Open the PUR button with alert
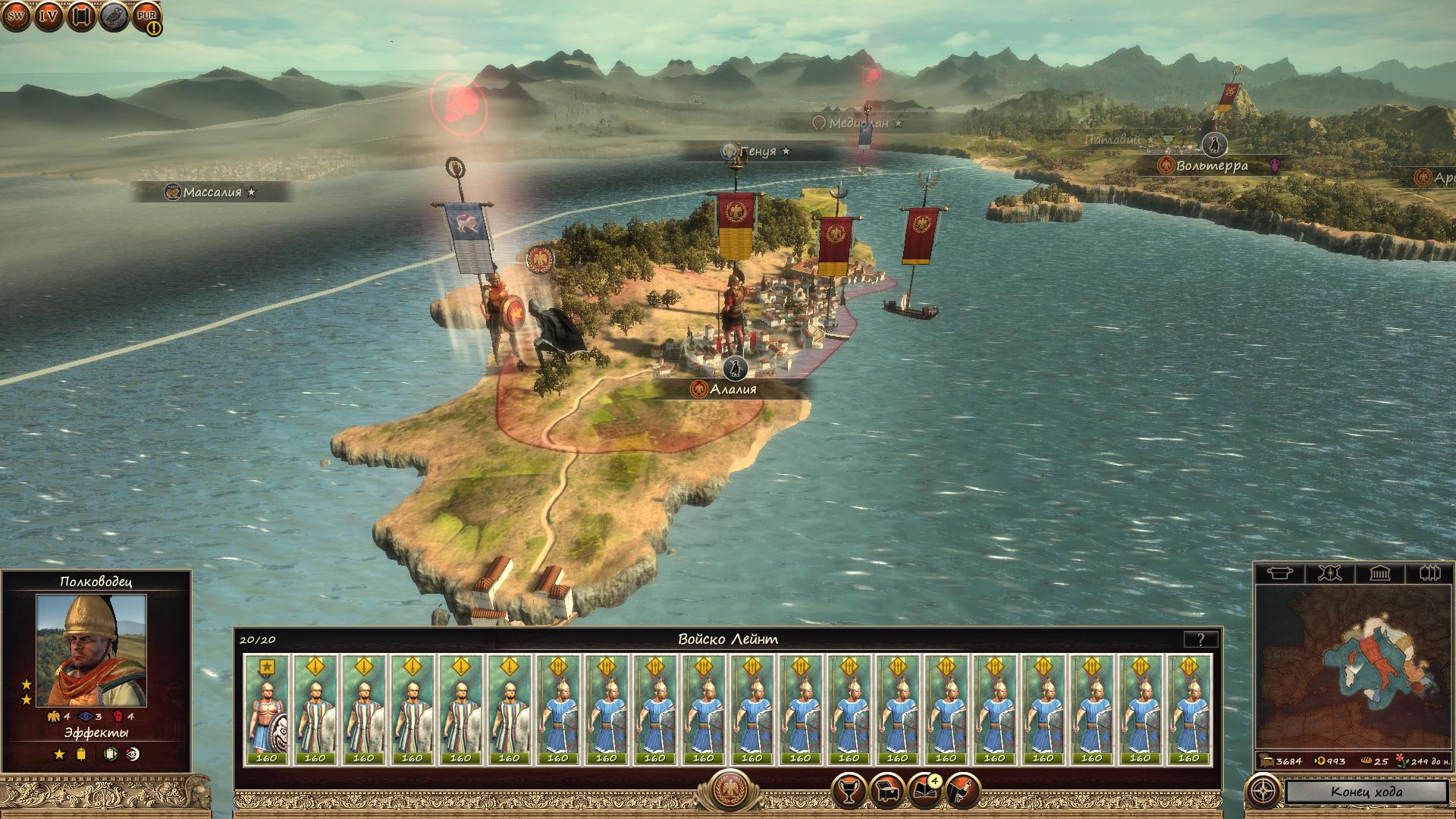 point(146,17)
